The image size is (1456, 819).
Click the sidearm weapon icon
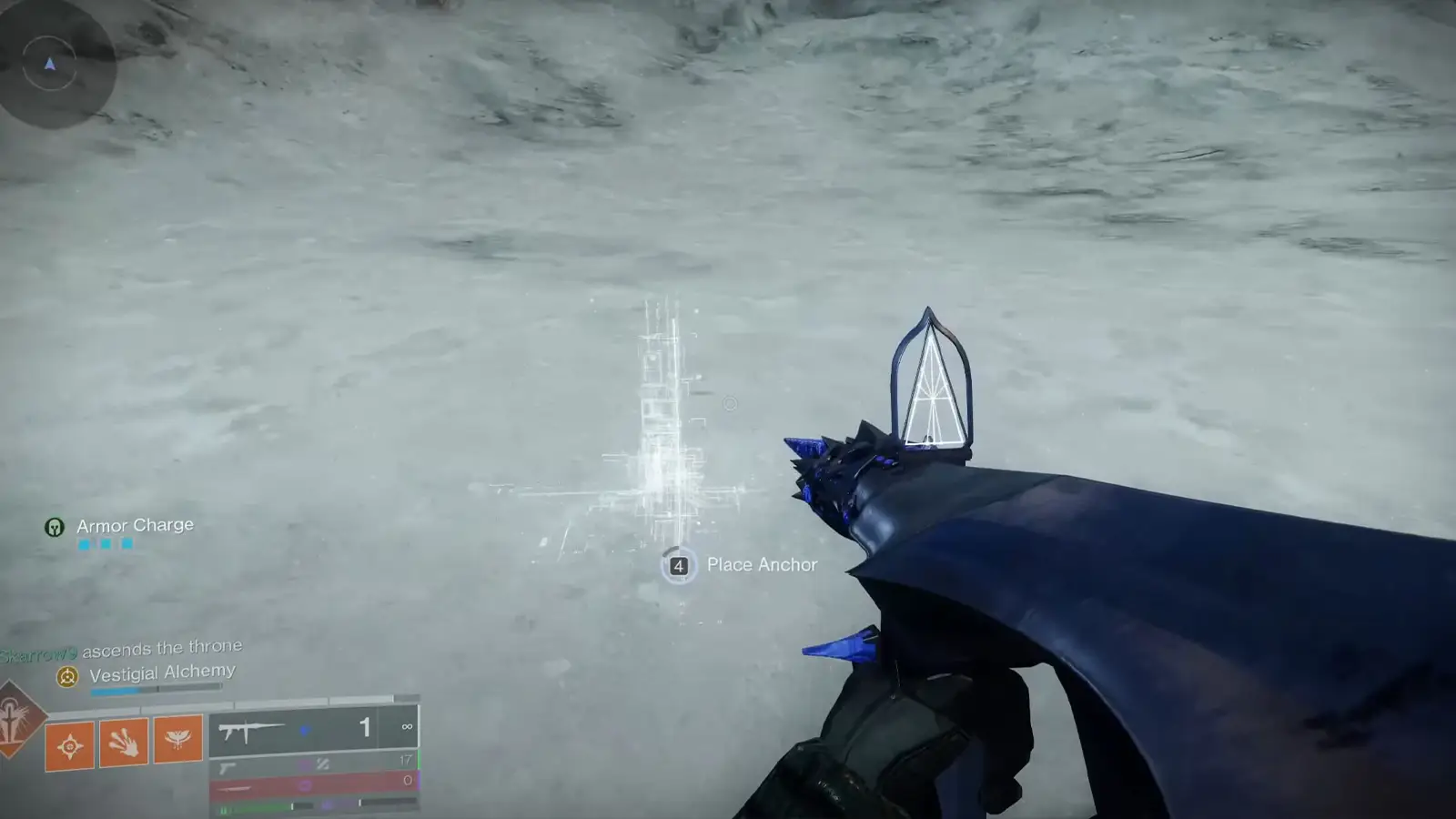click(227, 767)
